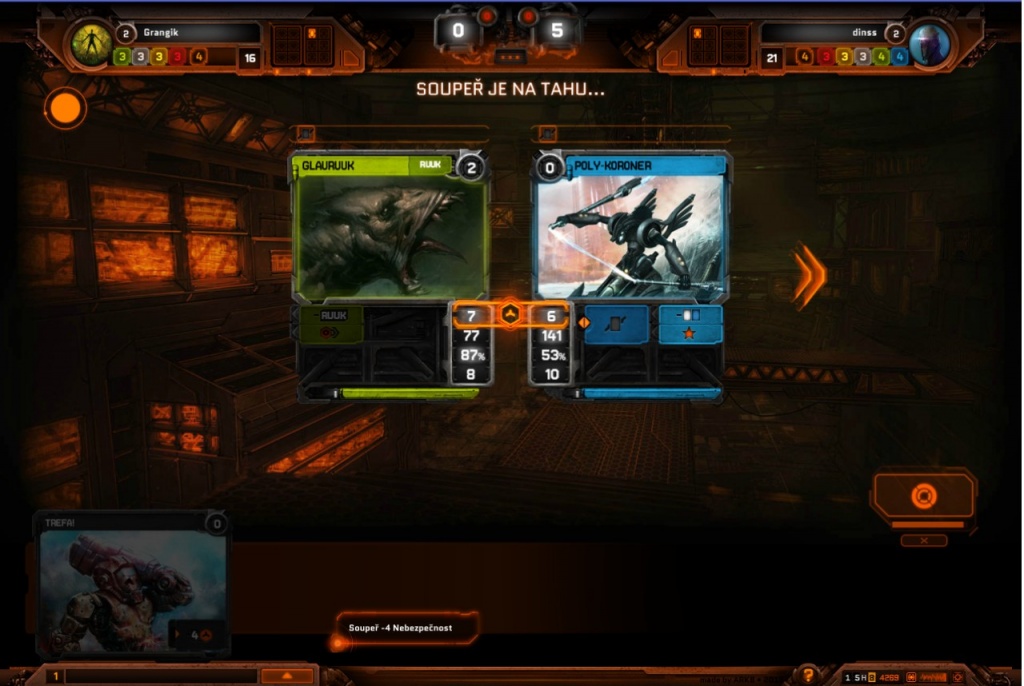This screenshot has height=686, width=1024.
Task: Click the small slot icon above Glauruuk
Action: [307, 134]
